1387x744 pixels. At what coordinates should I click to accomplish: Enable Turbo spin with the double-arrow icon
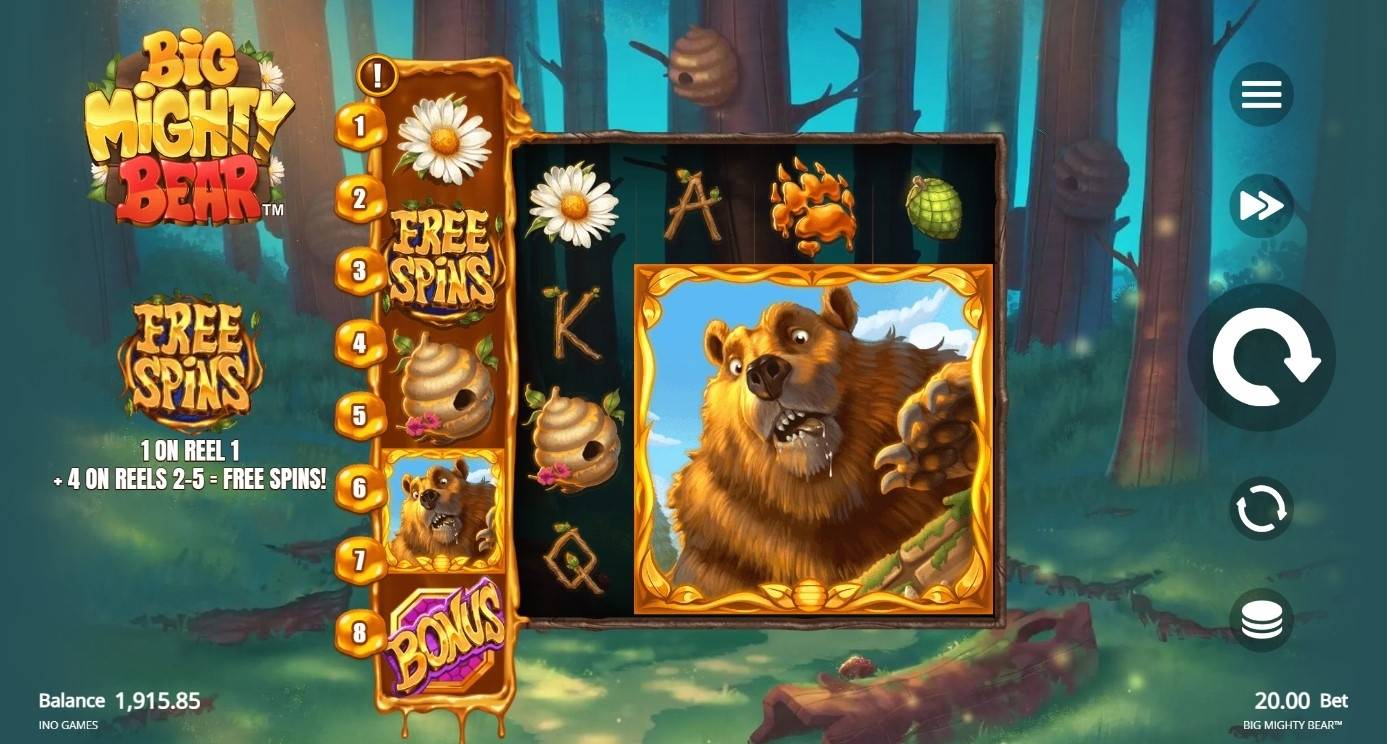1260,206
